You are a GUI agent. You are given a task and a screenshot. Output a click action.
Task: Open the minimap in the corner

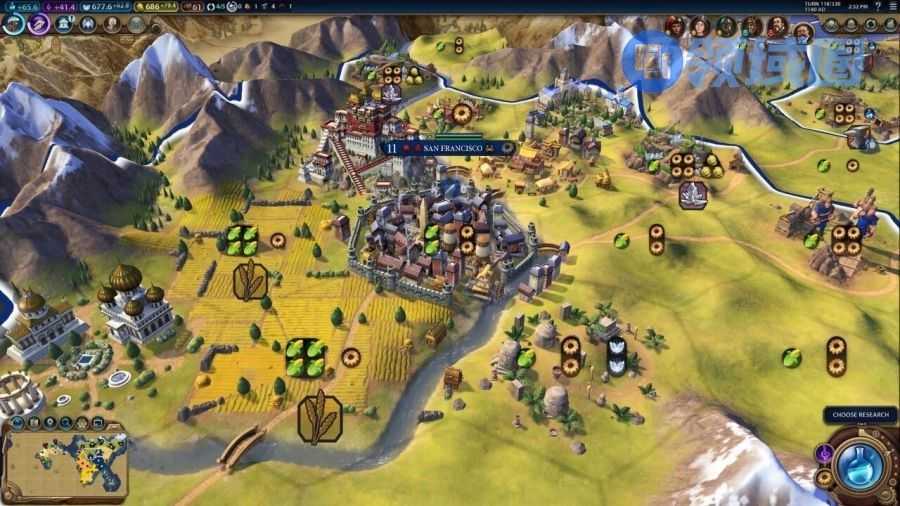click(x=64, y=462)
